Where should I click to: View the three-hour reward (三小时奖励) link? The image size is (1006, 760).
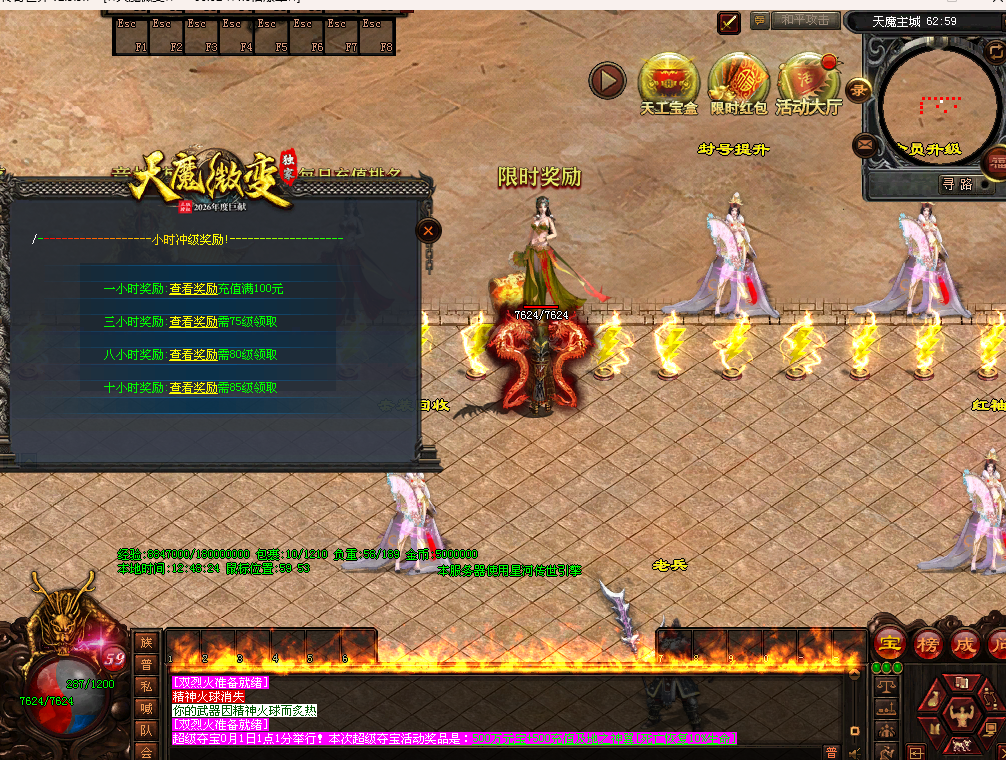pos(193,322)
